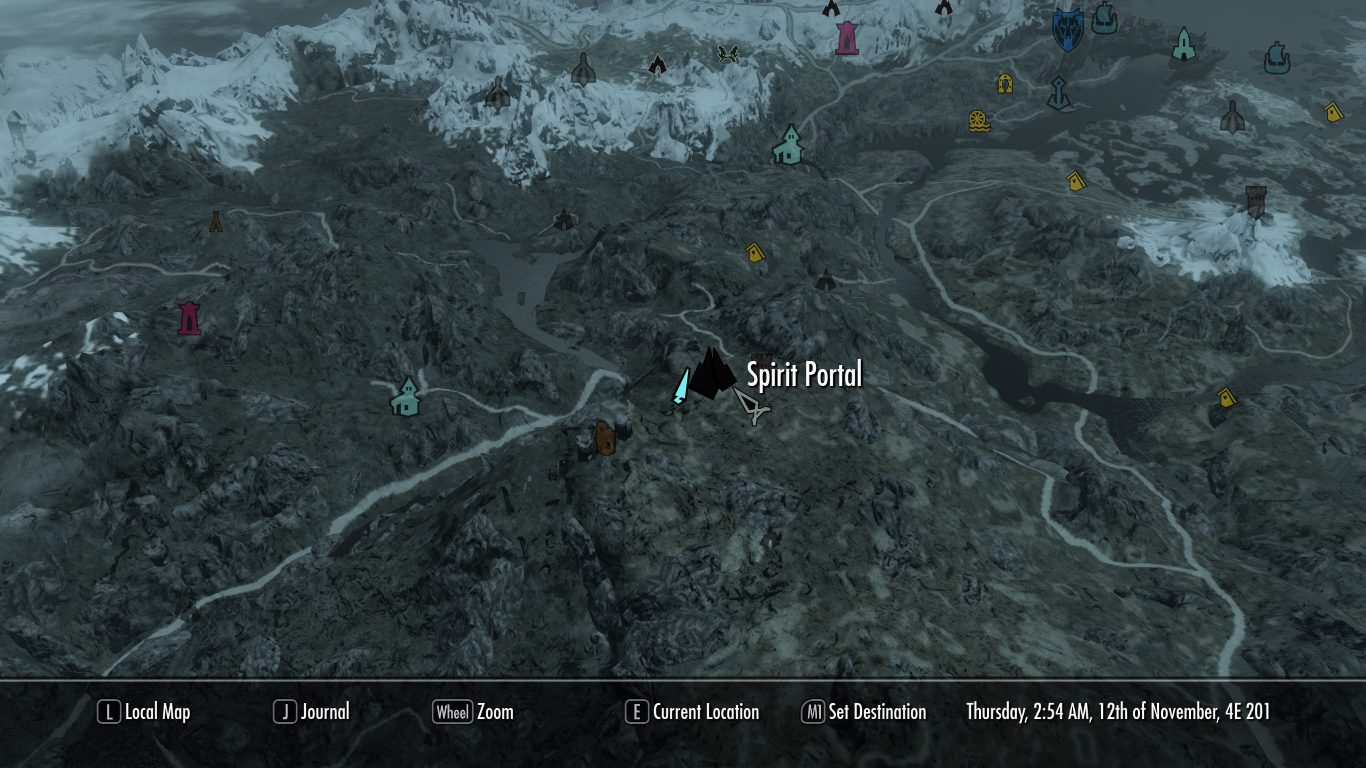The width and height of the screenshot is (1366, 768).
Task: Click the cyan player position arrow
Action: tap(680, 388)
